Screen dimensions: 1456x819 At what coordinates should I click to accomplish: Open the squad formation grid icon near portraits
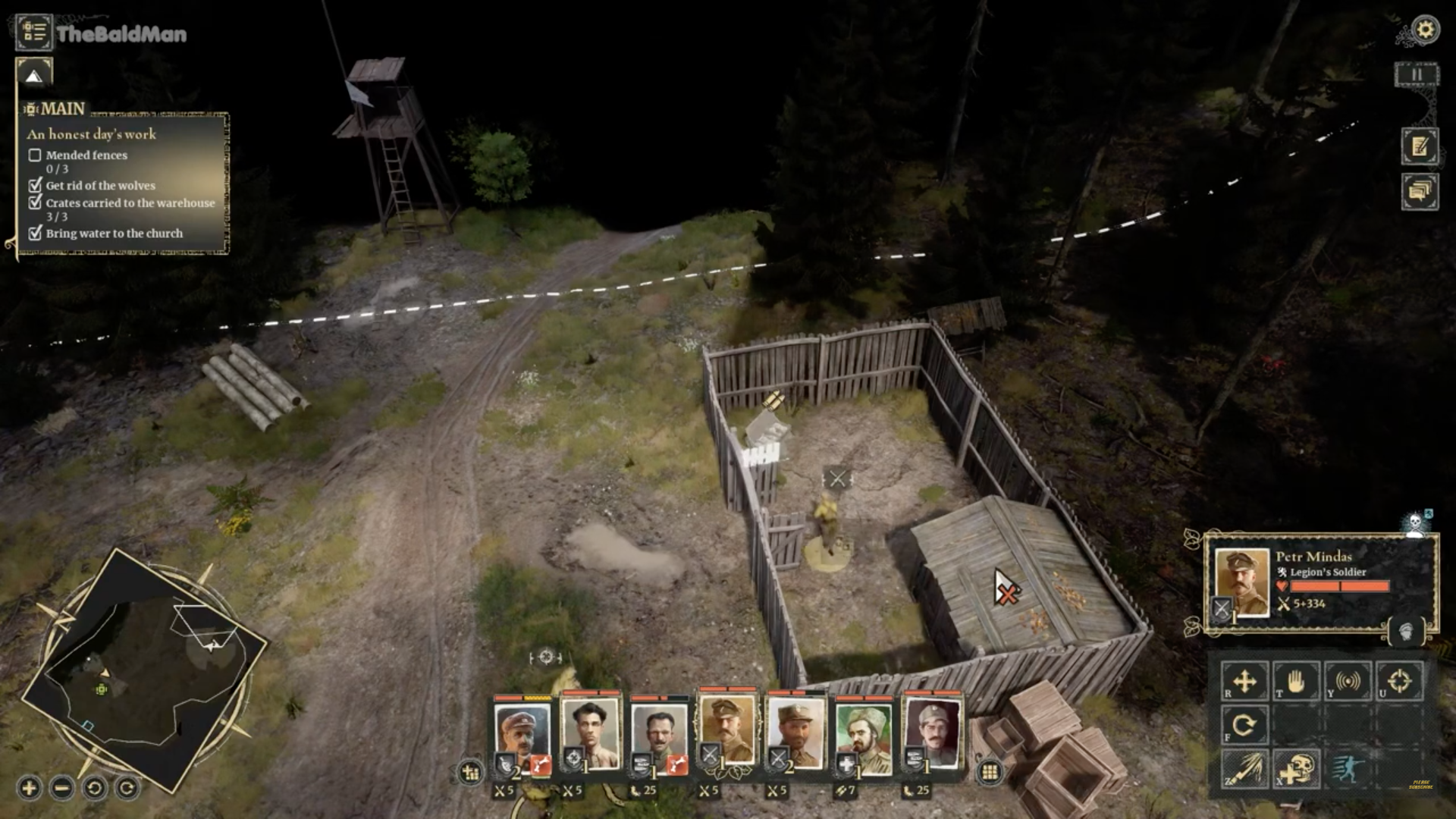tap(472, 773)
